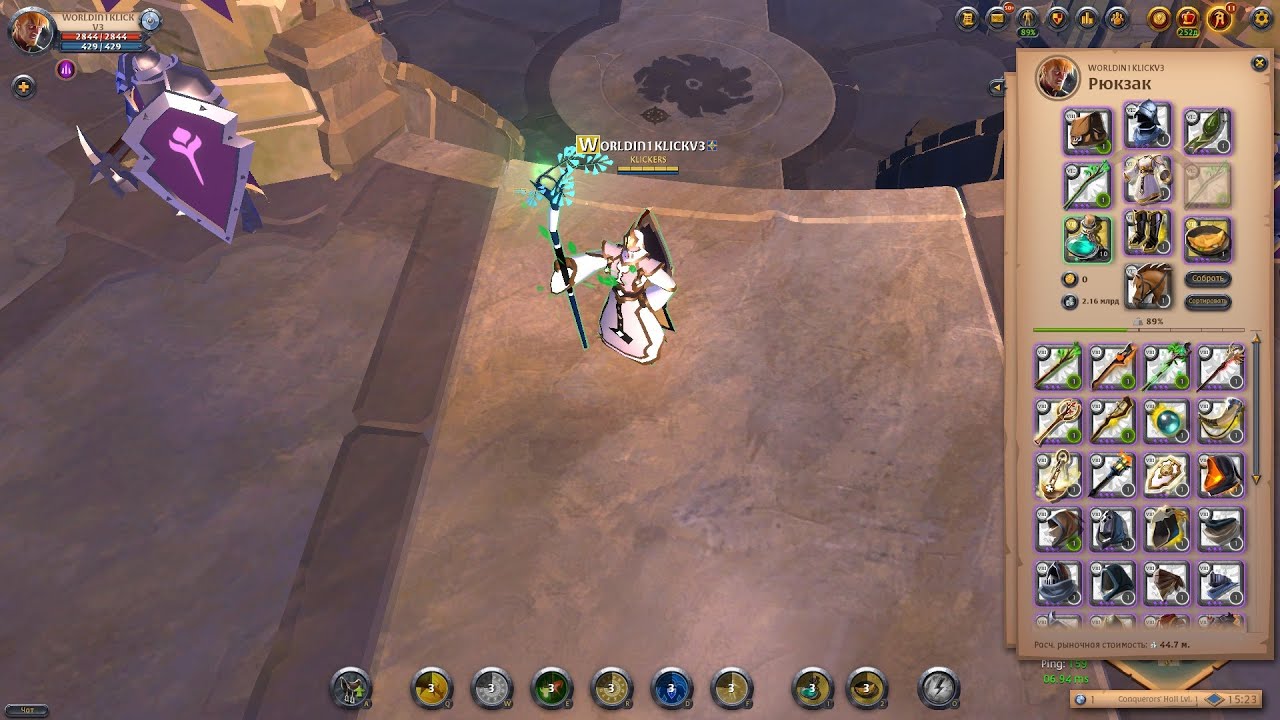Screen dimensions: 1280x720
Task: Pick the orange glowing hood item
Action: [x=1220, y=474]
